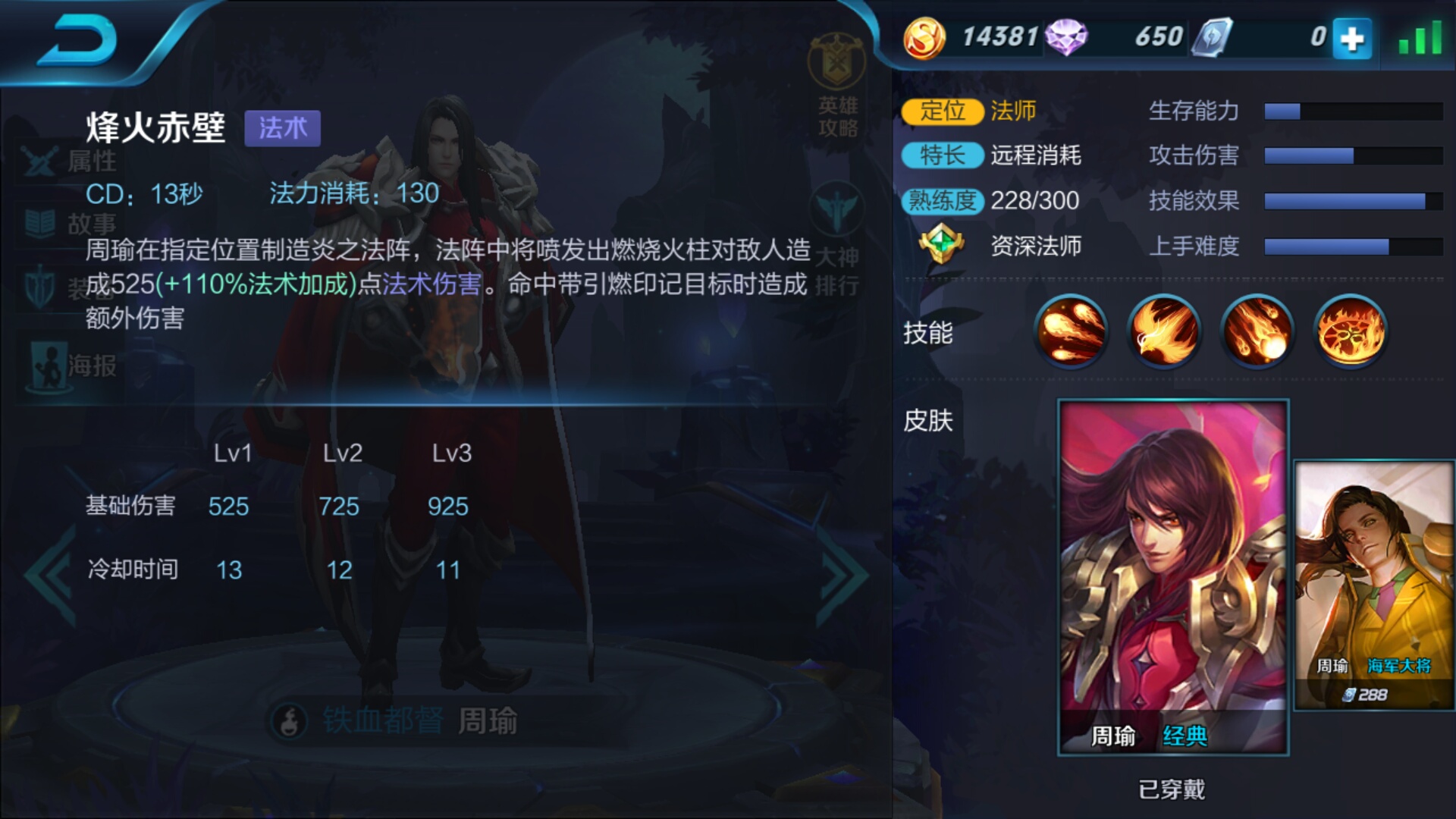Select the first fireball skill icon
Viewport: 1456px width, 819px height.
click(x=1071, y=332)
